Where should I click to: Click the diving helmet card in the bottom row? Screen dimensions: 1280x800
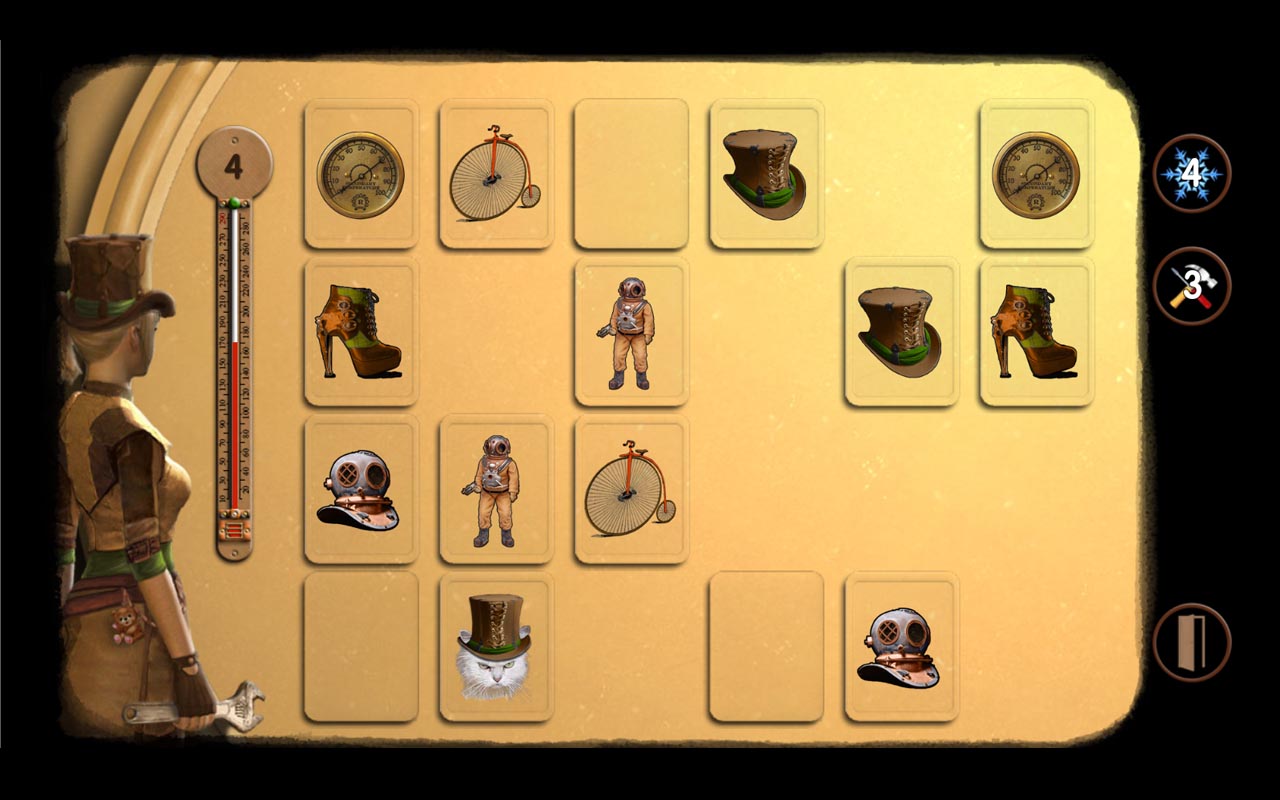pos(901,647)
